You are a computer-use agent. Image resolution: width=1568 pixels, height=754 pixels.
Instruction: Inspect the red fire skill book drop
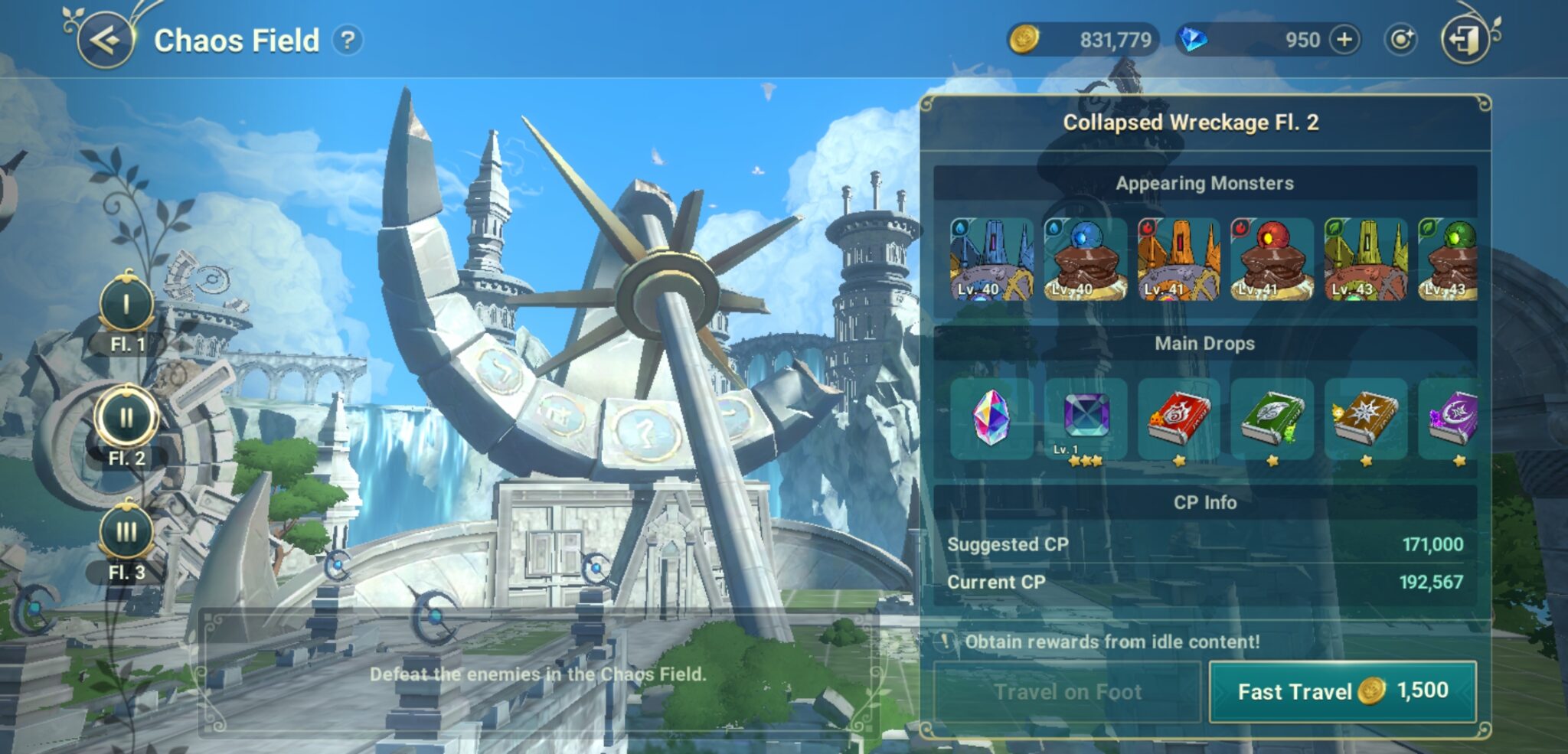click(1179, 418)
